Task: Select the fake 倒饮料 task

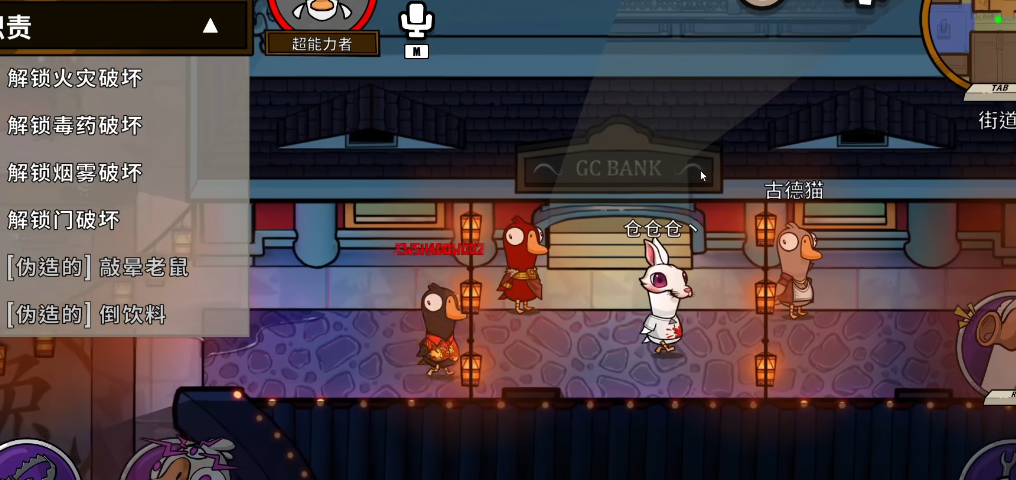Action: pyautogui.click(x=87, y=315)
